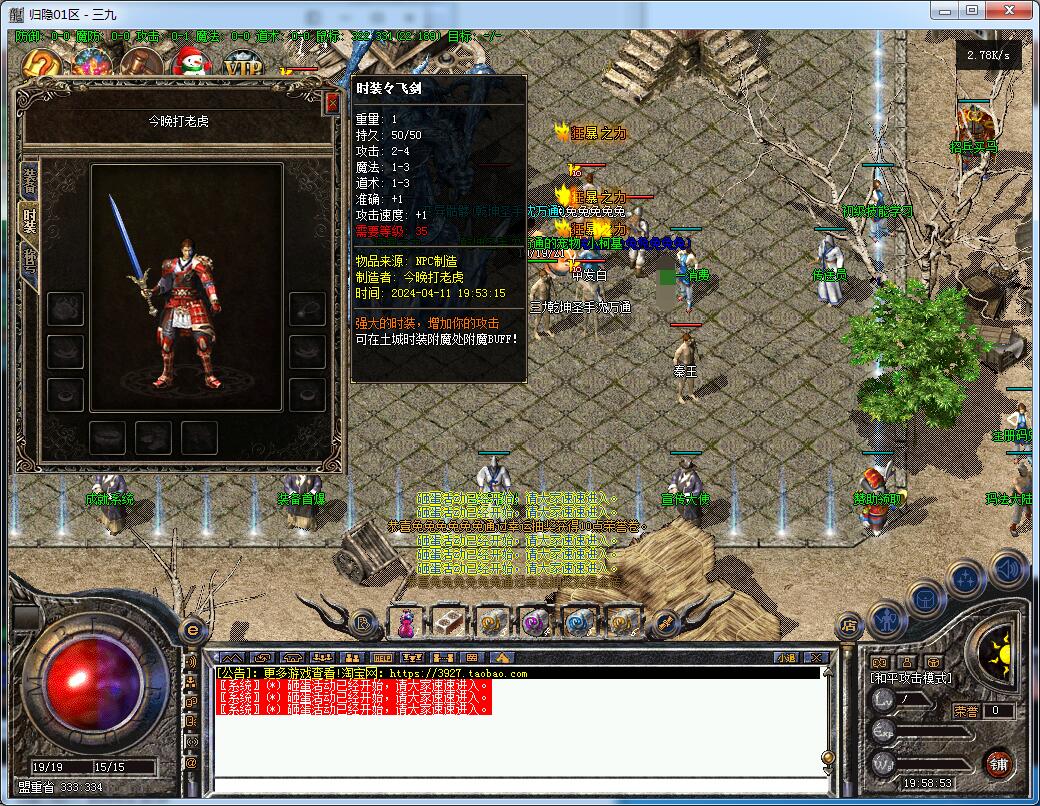Open the character warrior round button
Image resolution: width=1040 pixels, height=806 pixels.
click(x=887, y=620)
